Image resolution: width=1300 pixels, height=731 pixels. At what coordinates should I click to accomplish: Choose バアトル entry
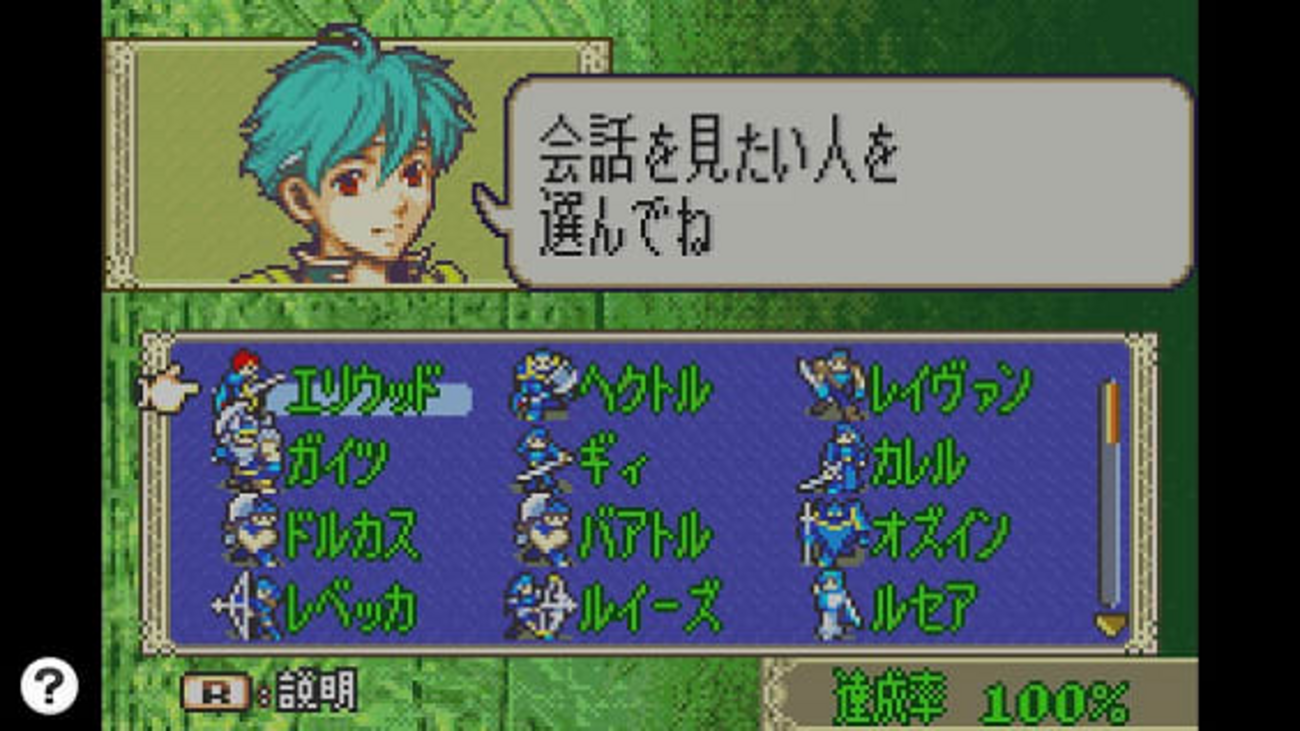pos(645,536)
